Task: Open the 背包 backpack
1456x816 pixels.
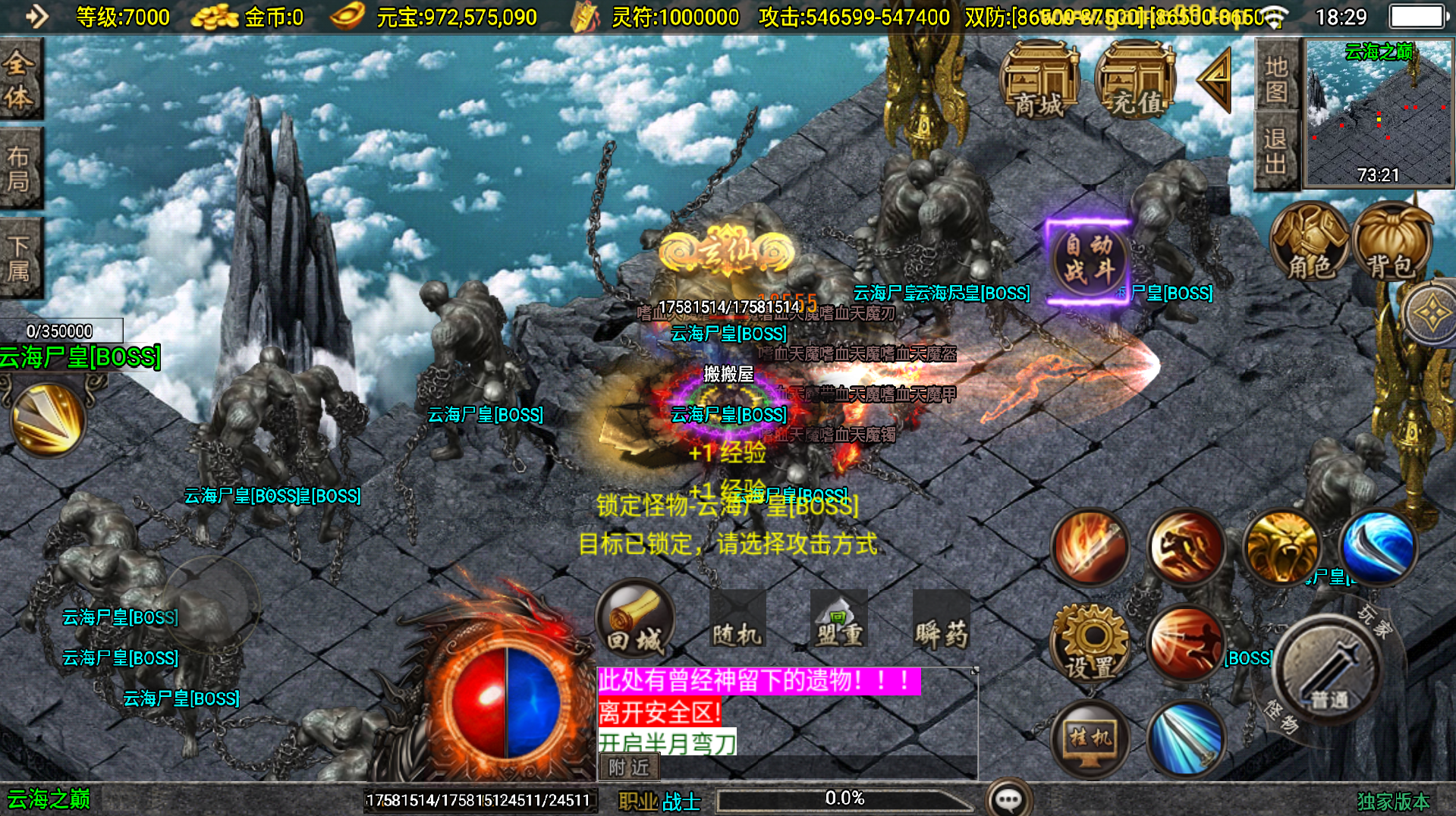Action: click(x=1392, y=243)
